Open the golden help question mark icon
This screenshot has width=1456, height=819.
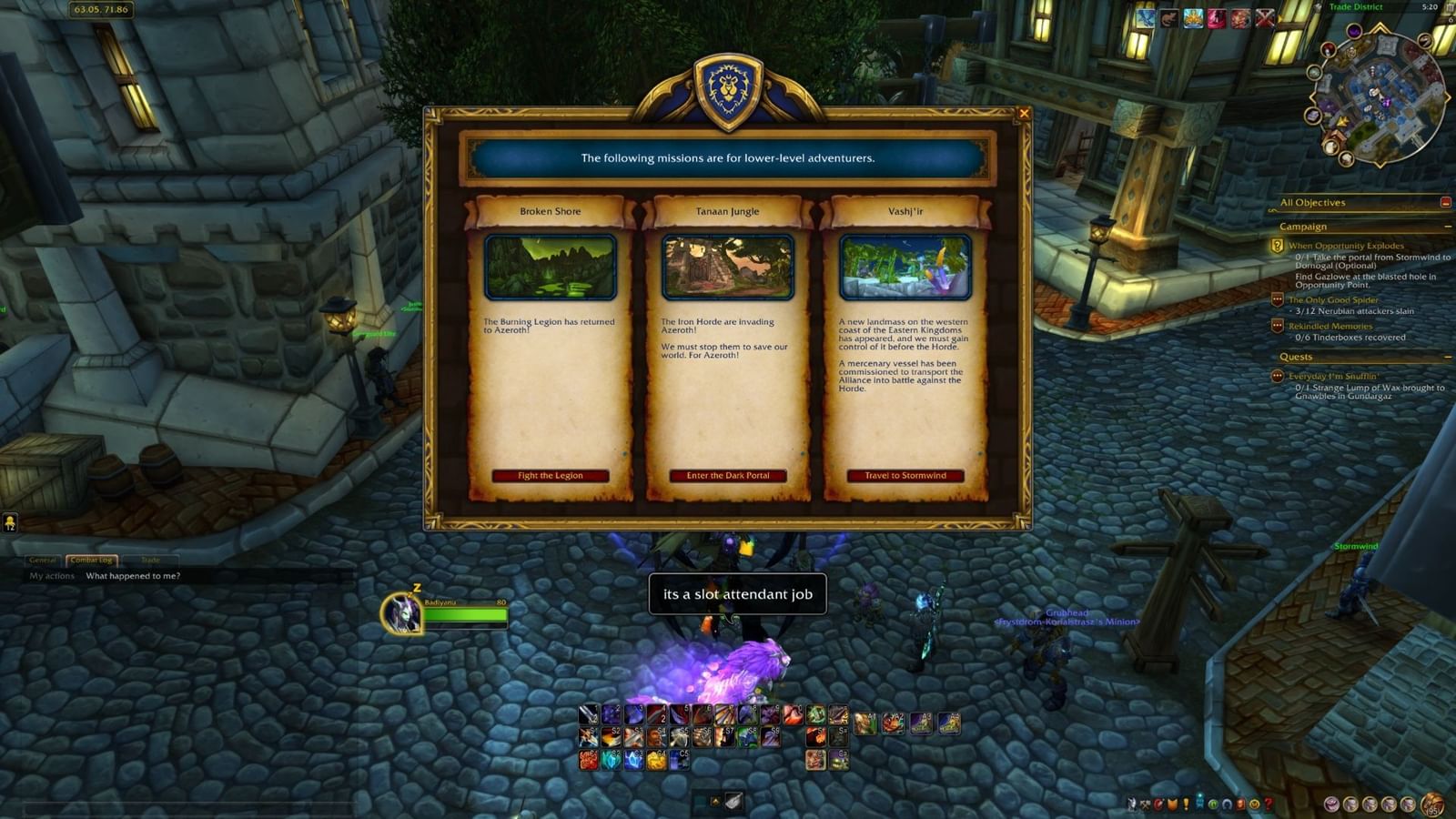pyautogui.click(x=1268, y=804)
